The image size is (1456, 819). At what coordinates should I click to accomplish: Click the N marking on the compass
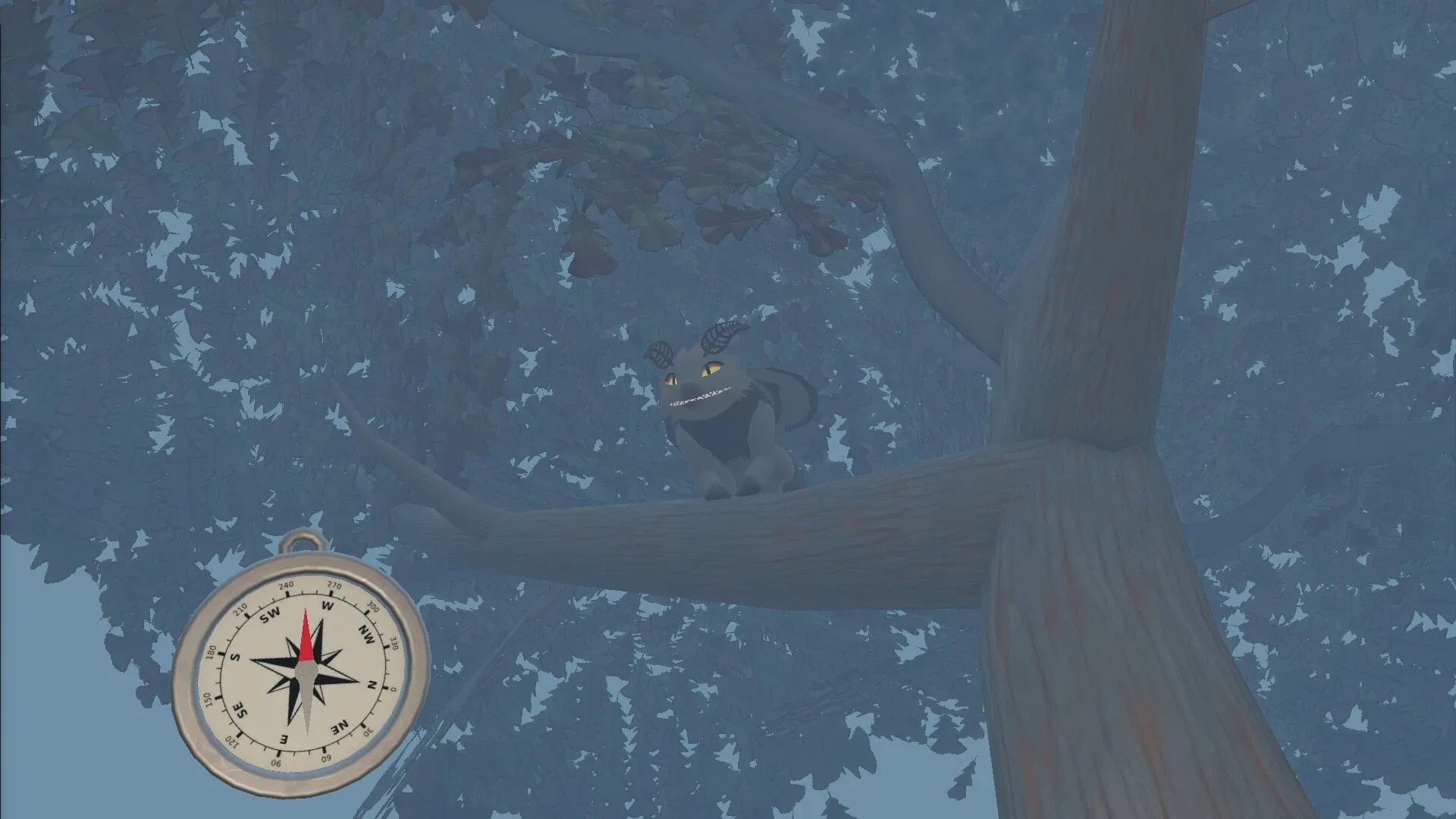click(370, 686)
